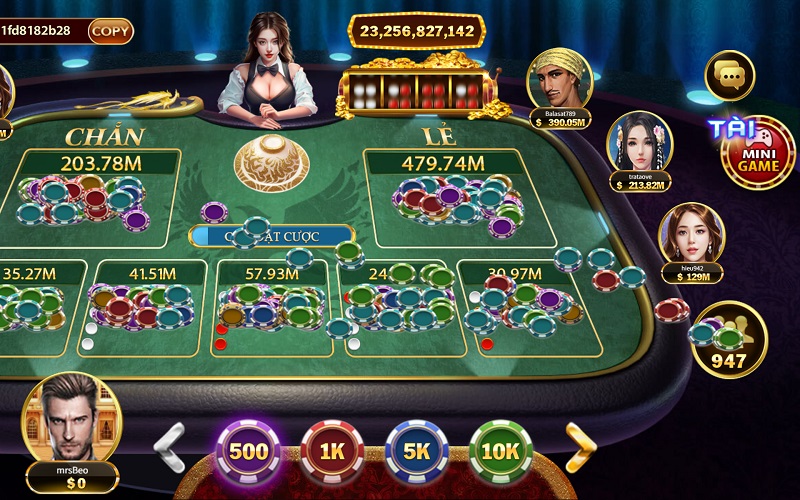This screenshot has height=500, width=800.
Task: Show previous chip values with left arrow
Action: tap(170, 447)
